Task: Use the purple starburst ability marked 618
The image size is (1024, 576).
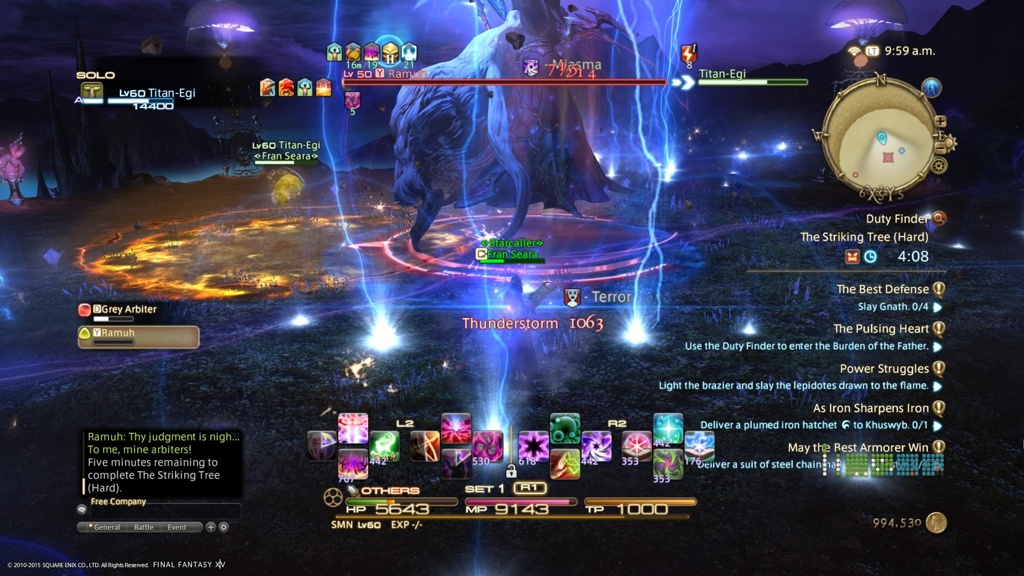Action: (532, 445)
